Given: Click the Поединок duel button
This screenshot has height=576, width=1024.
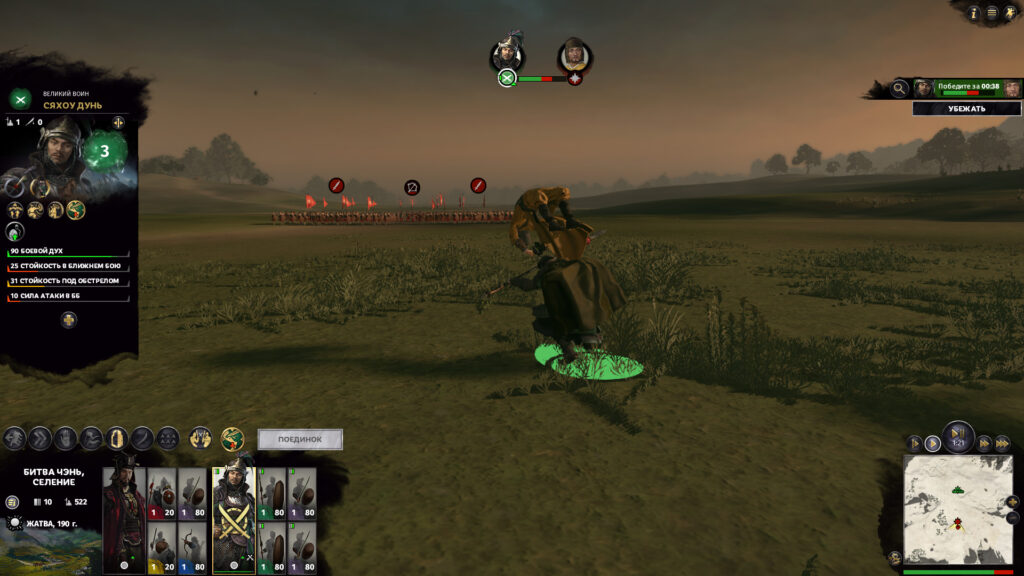Looking at the screenshot, I should pos(300,439).
